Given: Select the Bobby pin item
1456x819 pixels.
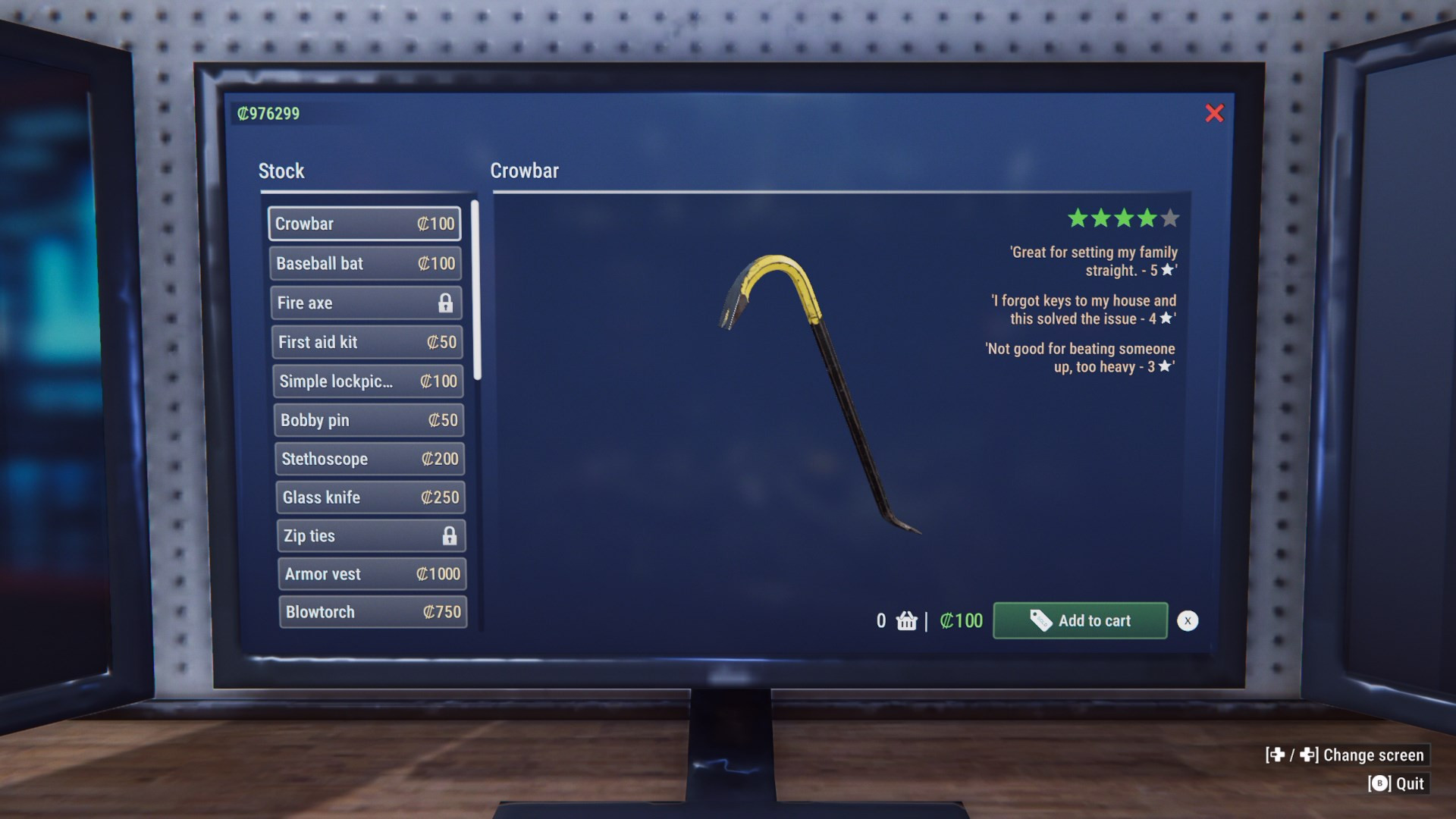Looking at the screenshot, I should 369,420.
